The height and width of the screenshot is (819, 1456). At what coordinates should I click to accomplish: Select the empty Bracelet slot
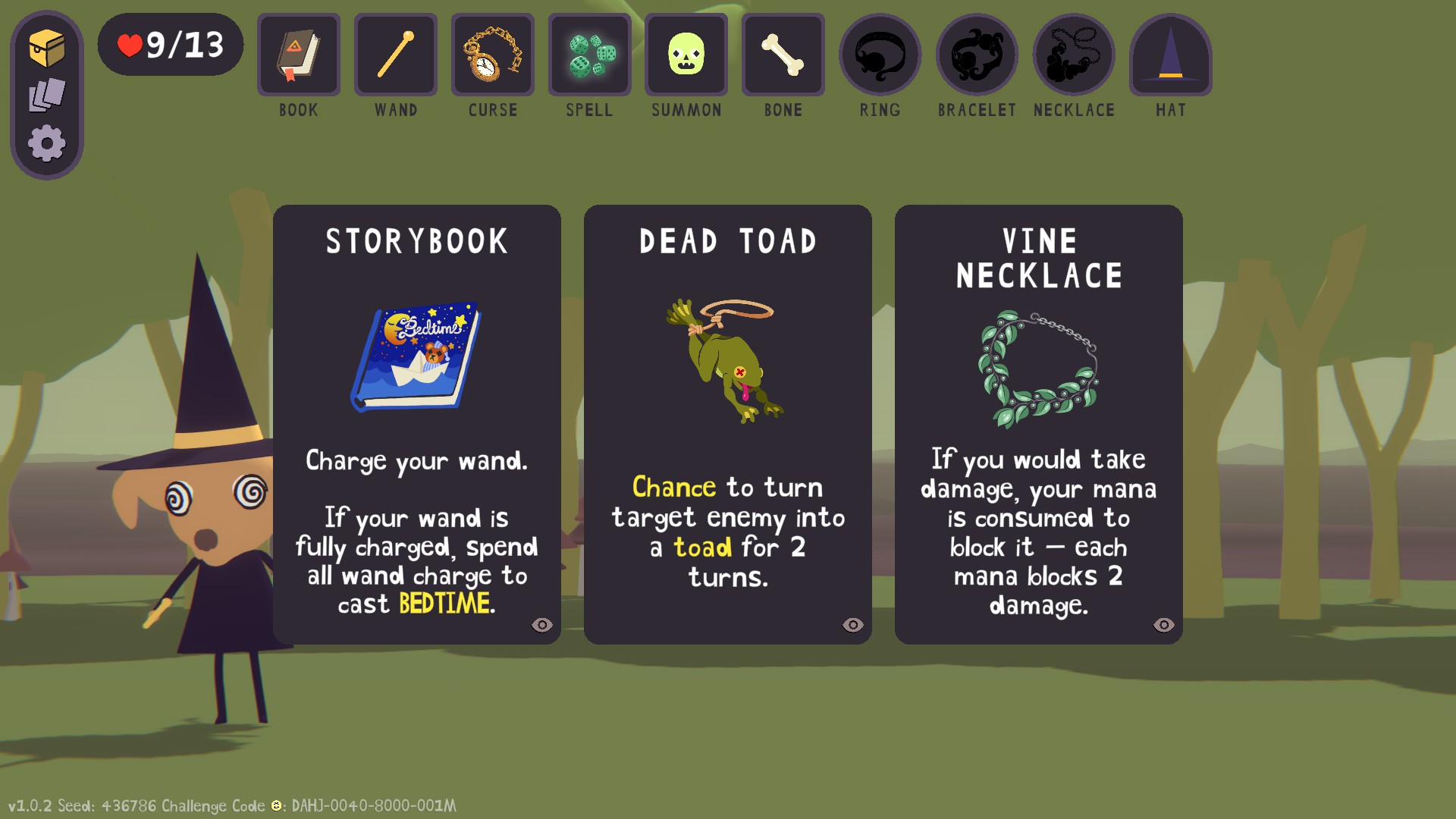pos(977,55)
